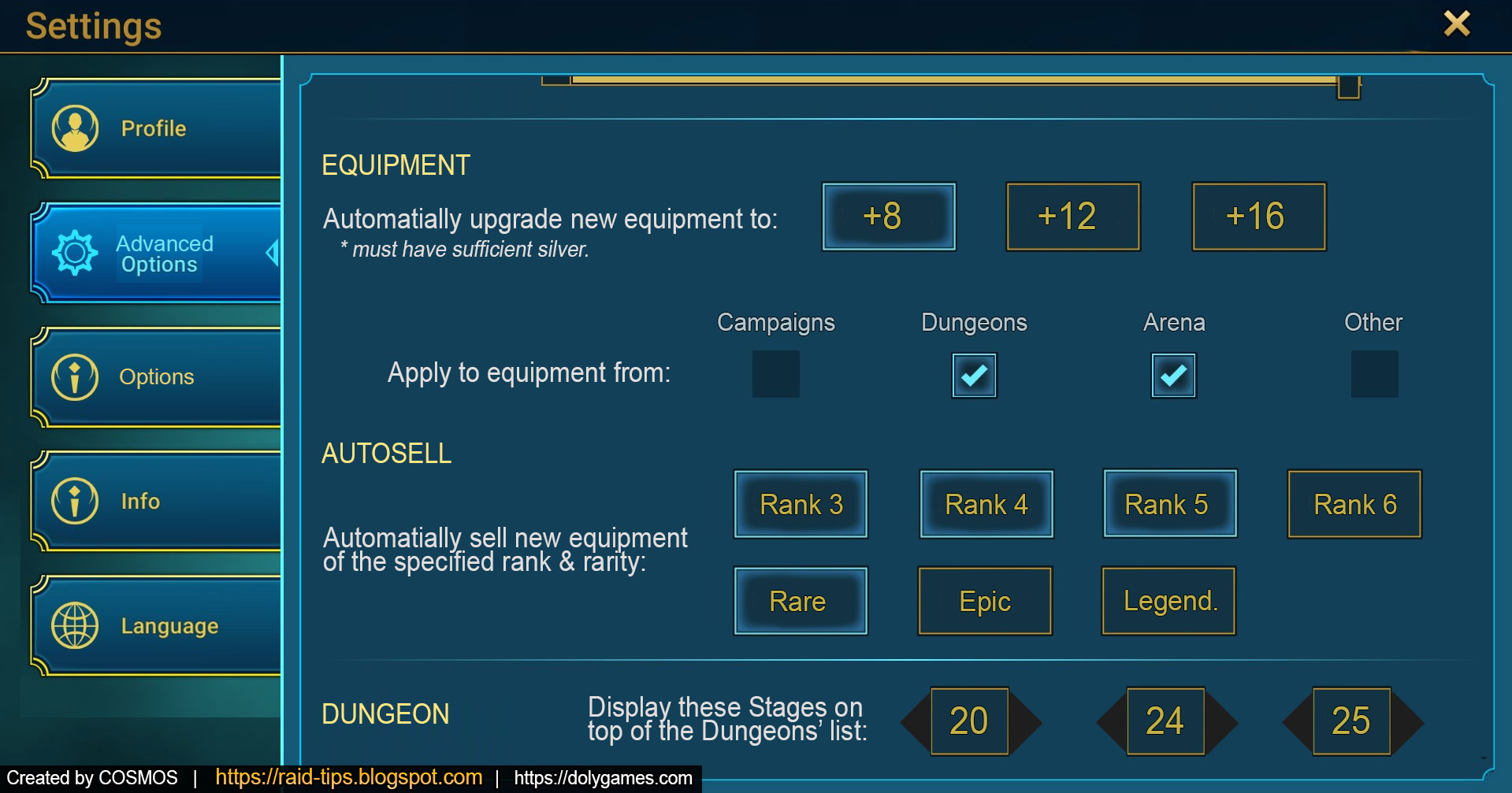Disable the Arena equipment checkbox
Viewport: 1512px width, 793px height.
[1173, 375]
